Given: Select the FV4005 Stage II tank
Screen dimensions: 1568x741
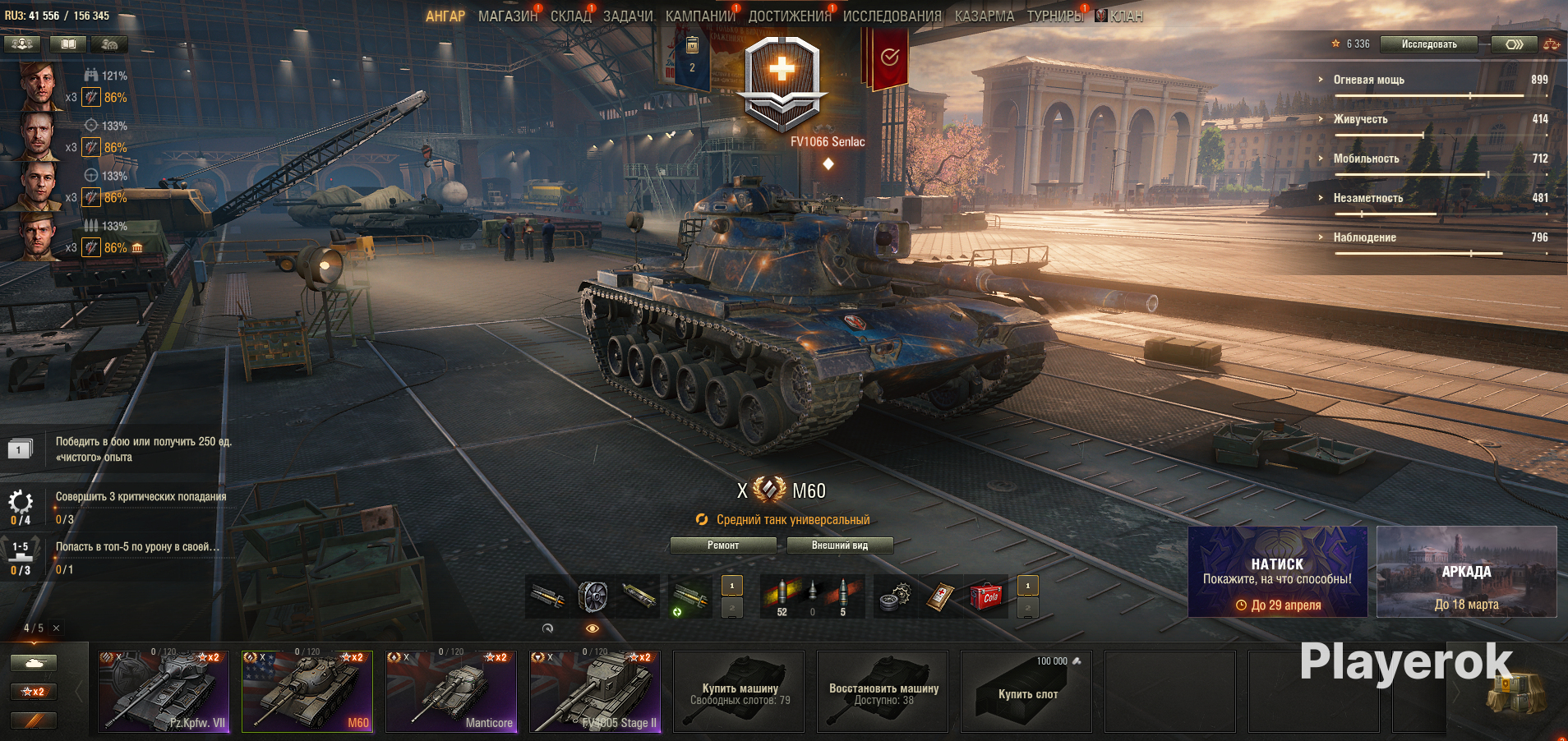Looking at the screenshot, I should tap(595, 691).
